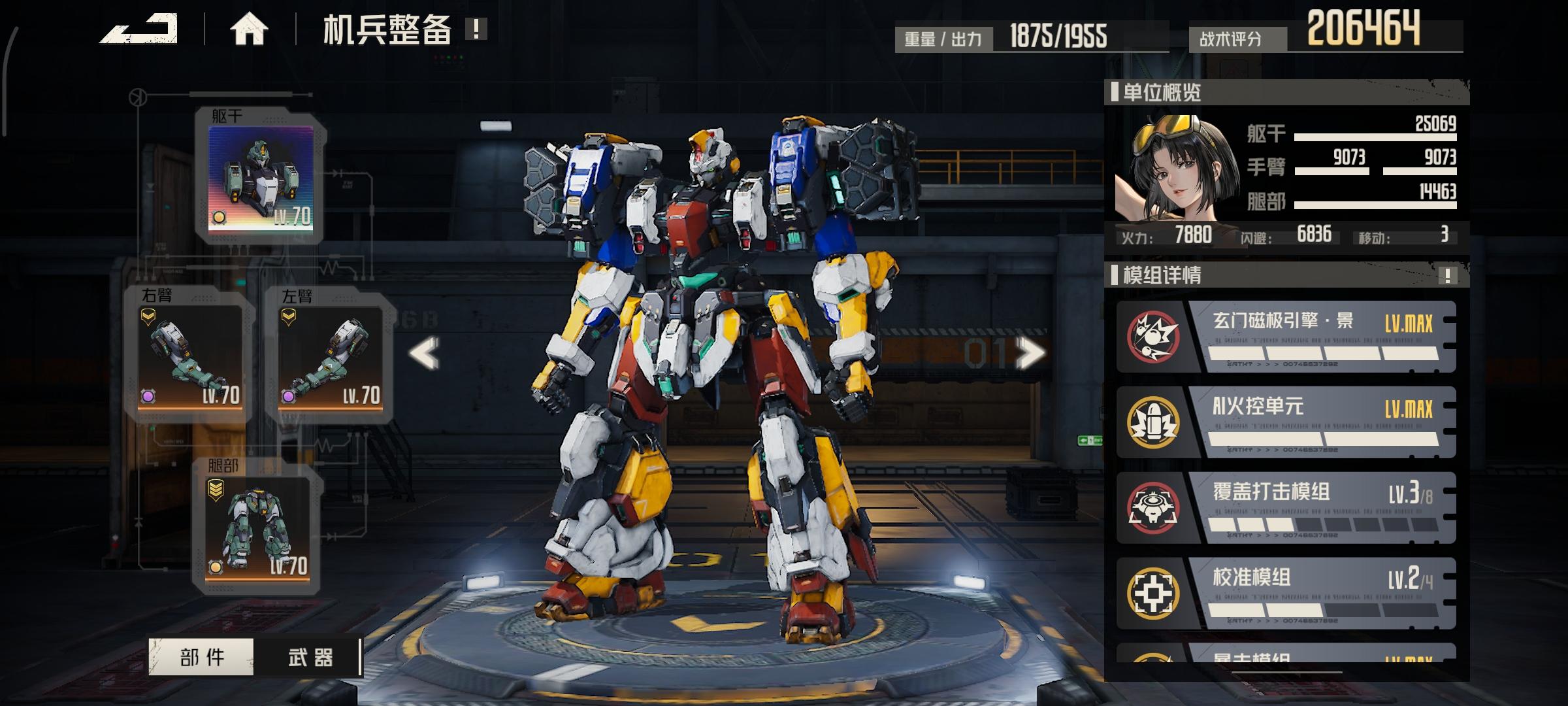Select the 腿部 legs part slot
The width and height of the screenshot is (1568, 706).
257,527
